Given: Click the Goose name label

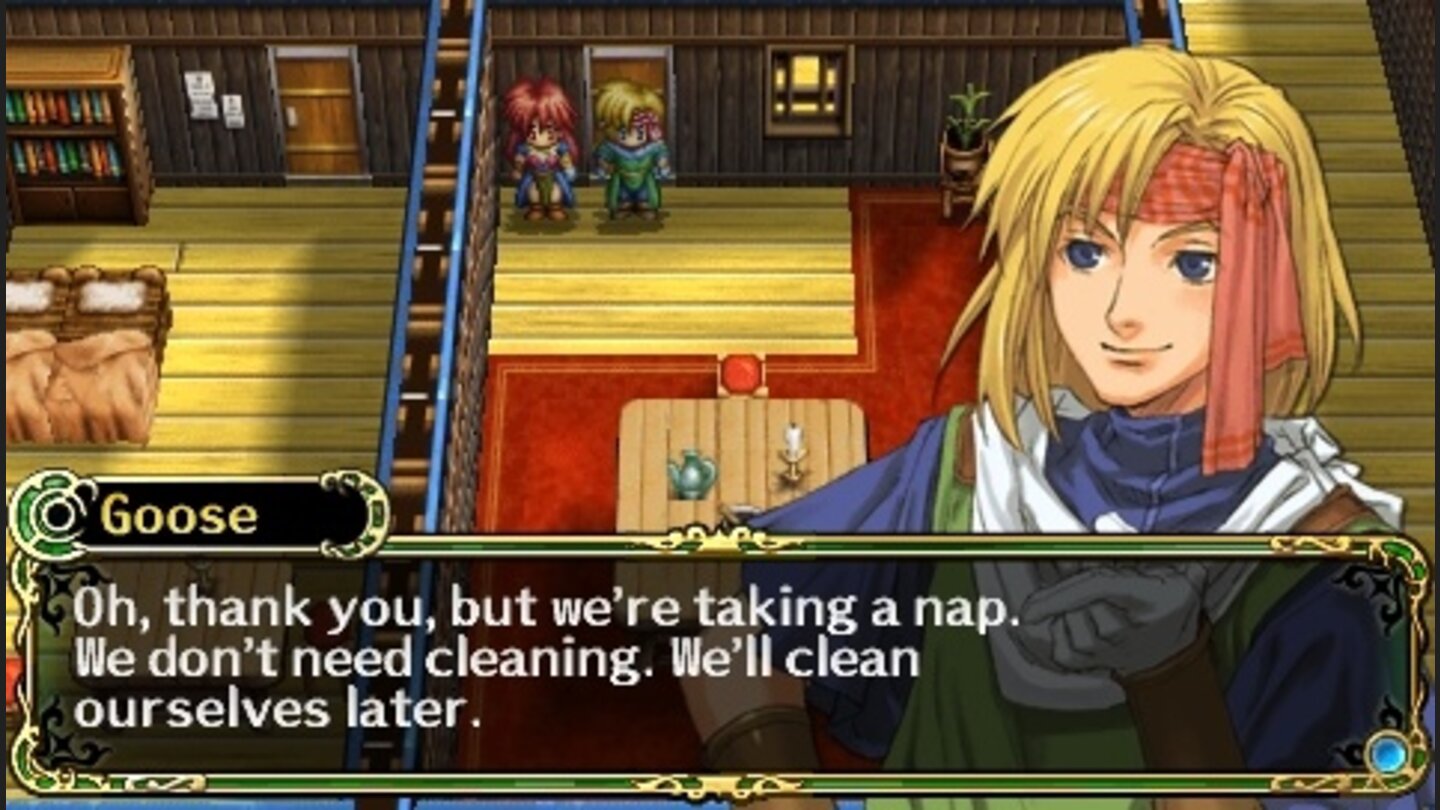Looking at the screenshot, I should pos(178,512).
